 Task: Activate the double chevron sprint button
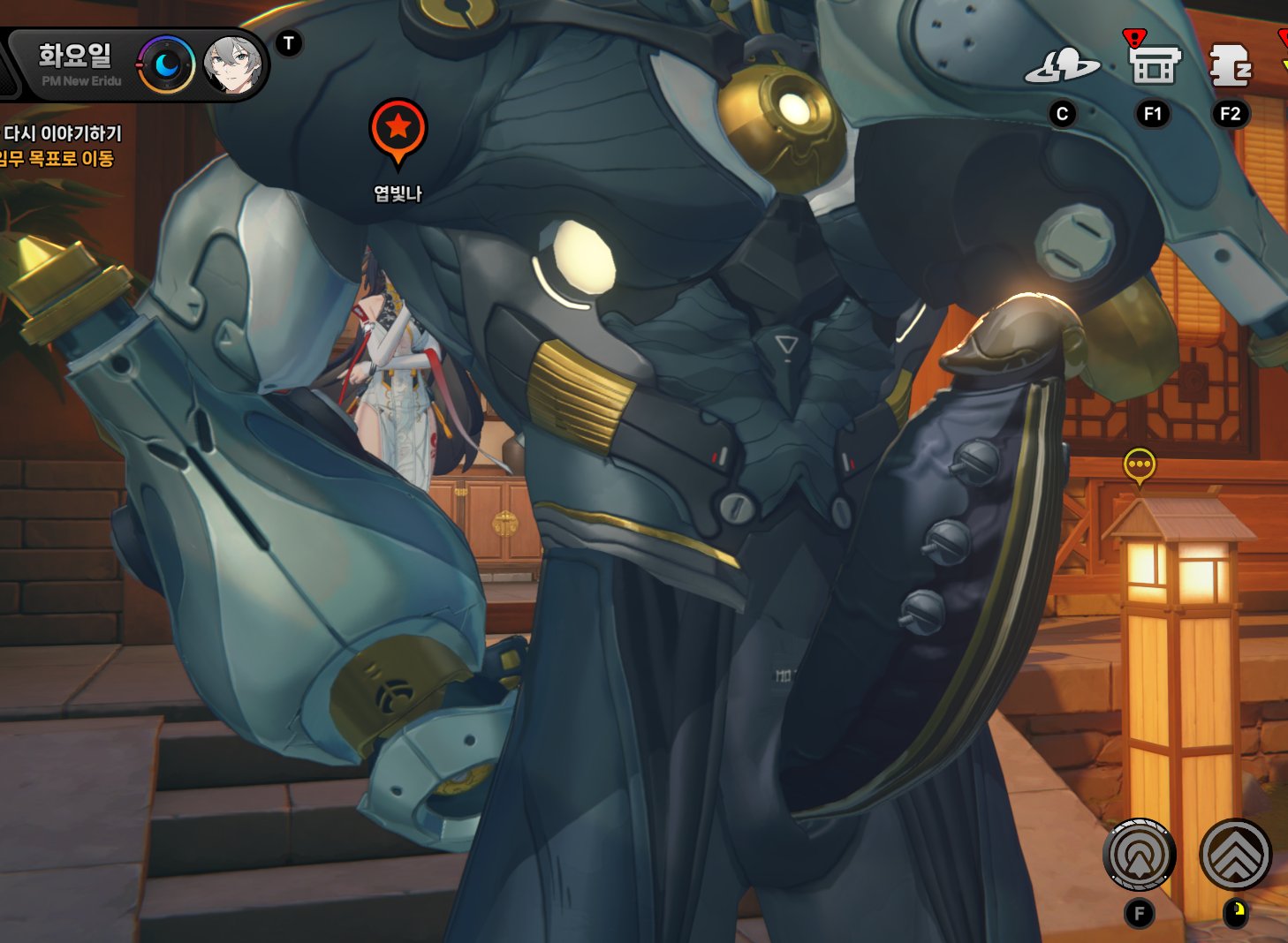point(1235,855)
